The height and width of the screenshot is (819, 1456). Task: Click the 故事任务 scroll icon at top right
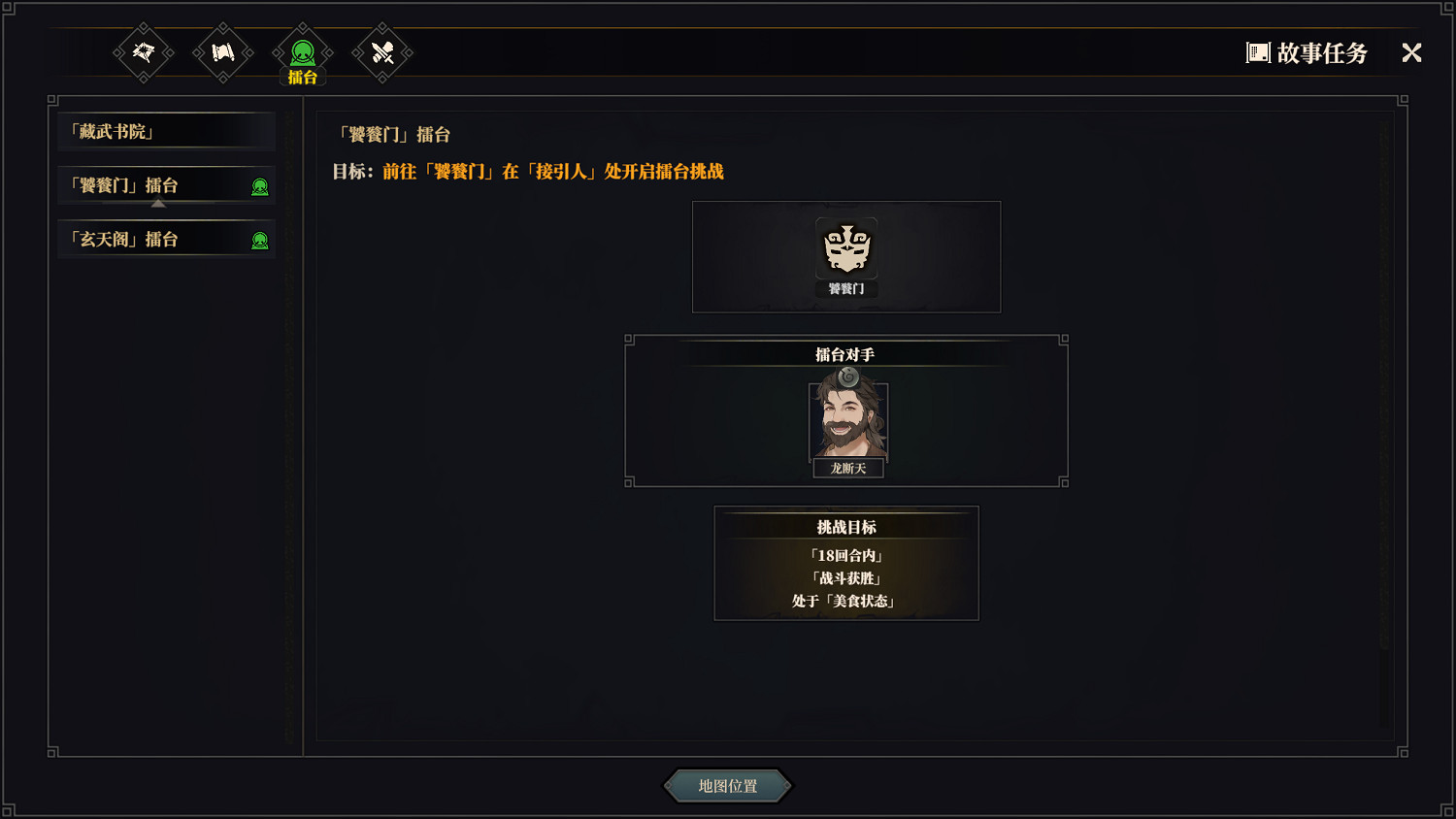click(1259, 52)
